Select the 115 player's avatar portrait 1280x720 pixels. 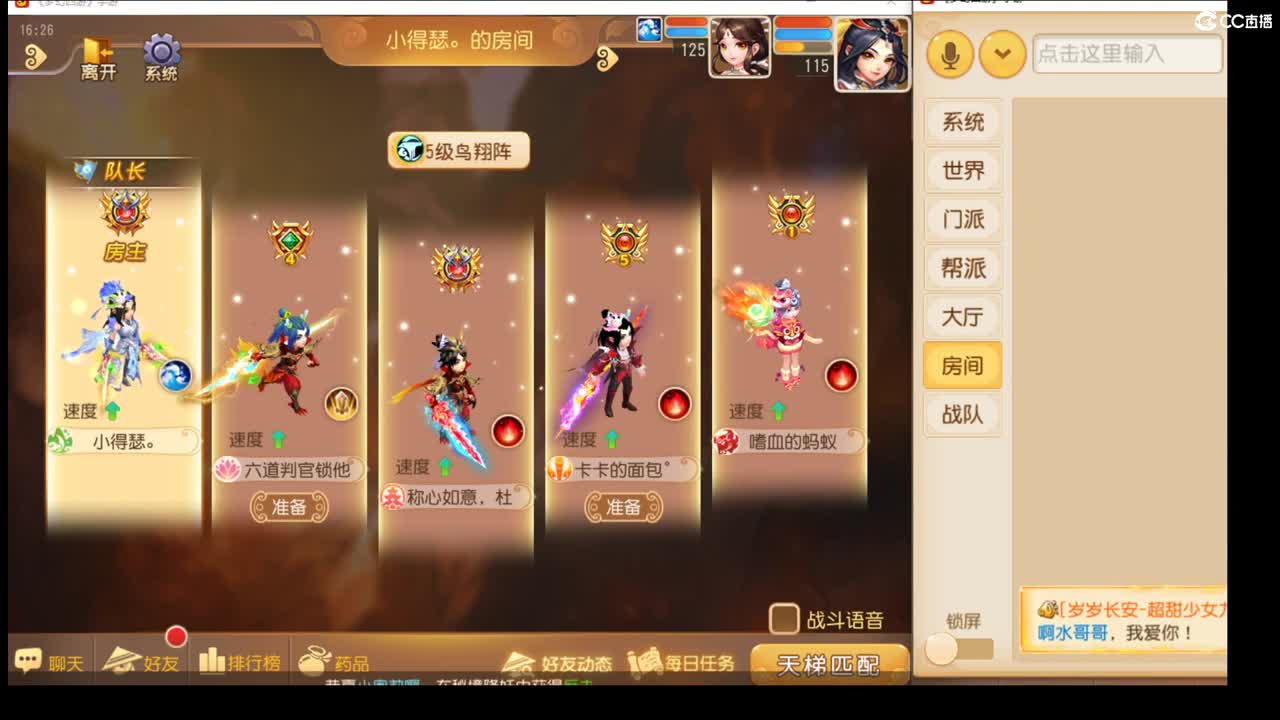click(x=873, y=52)
